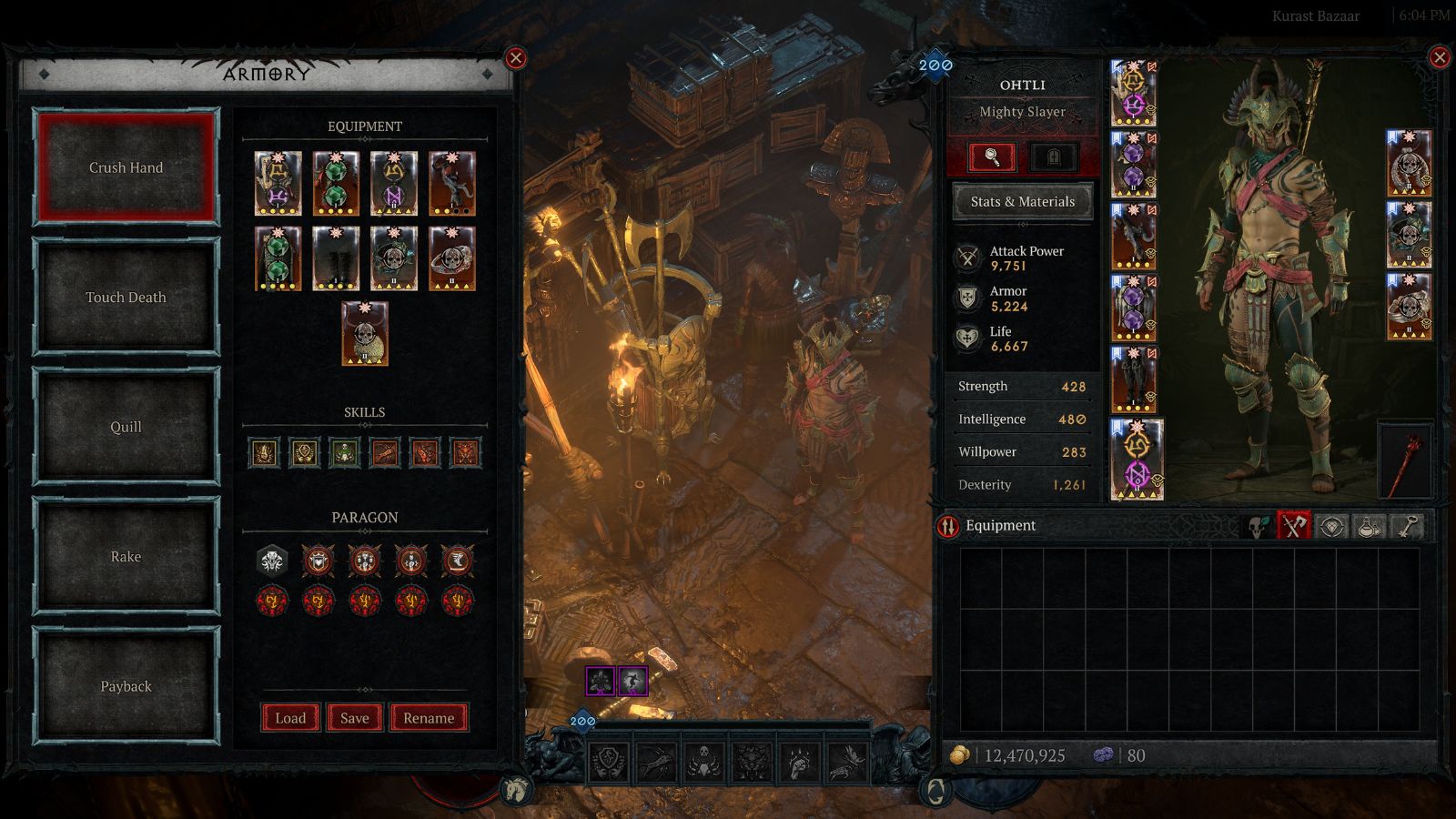Image resolution: width=1456 pixels, height=819 pixels.
Task: Open the Payback loadout
Action: click(126, 686)
